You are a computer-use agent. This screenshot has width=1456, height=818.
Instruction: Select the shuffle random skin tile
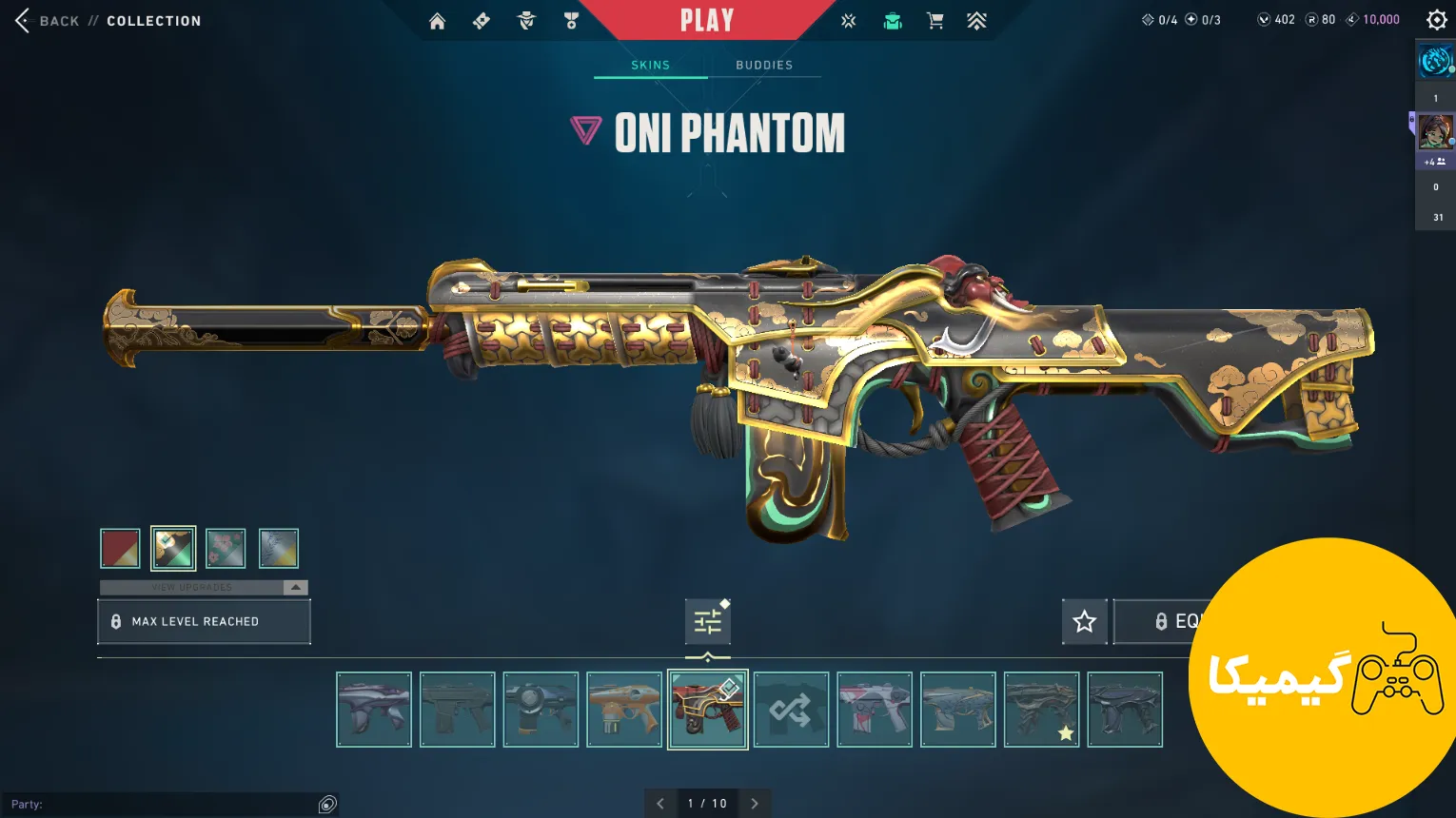coord(791,710)
